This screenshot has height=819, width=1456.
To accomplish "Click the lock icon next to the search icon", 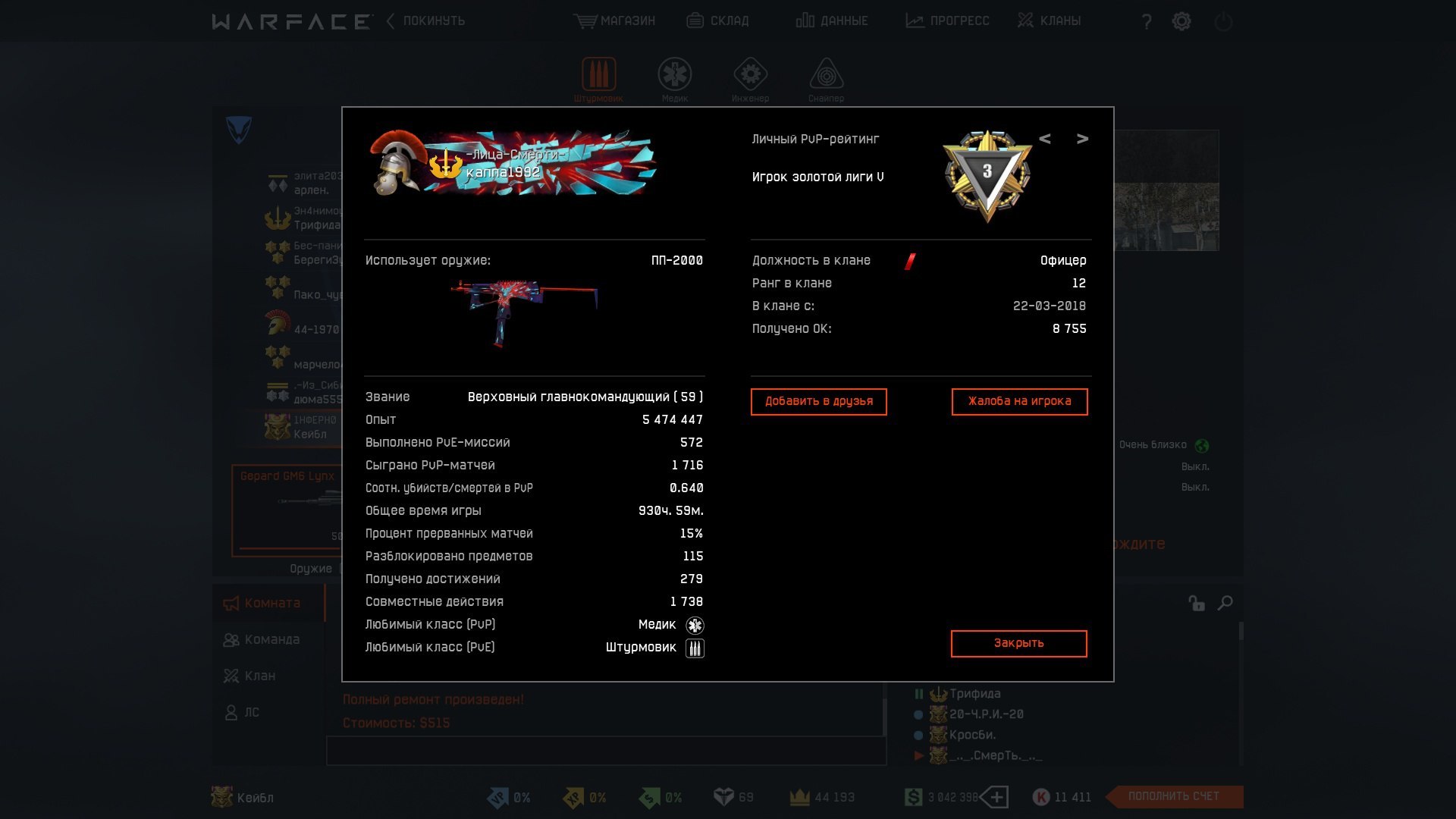I will (1197, 603).
